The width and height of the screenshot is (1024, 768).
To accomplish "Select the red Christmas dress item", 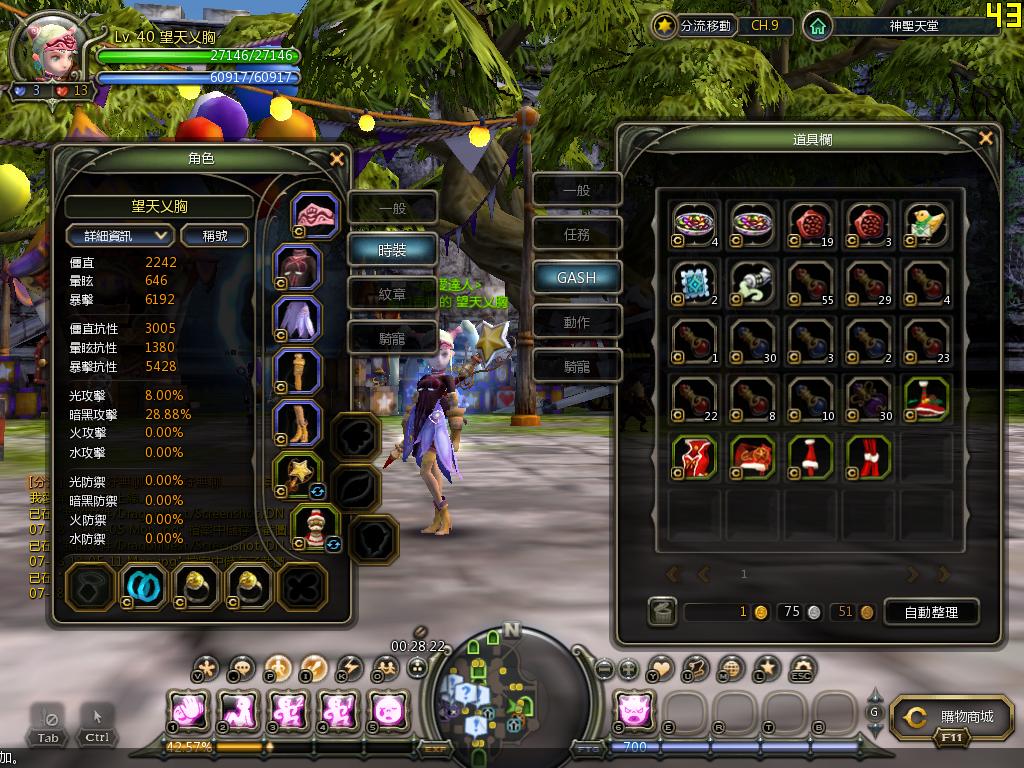I will 694,456.
